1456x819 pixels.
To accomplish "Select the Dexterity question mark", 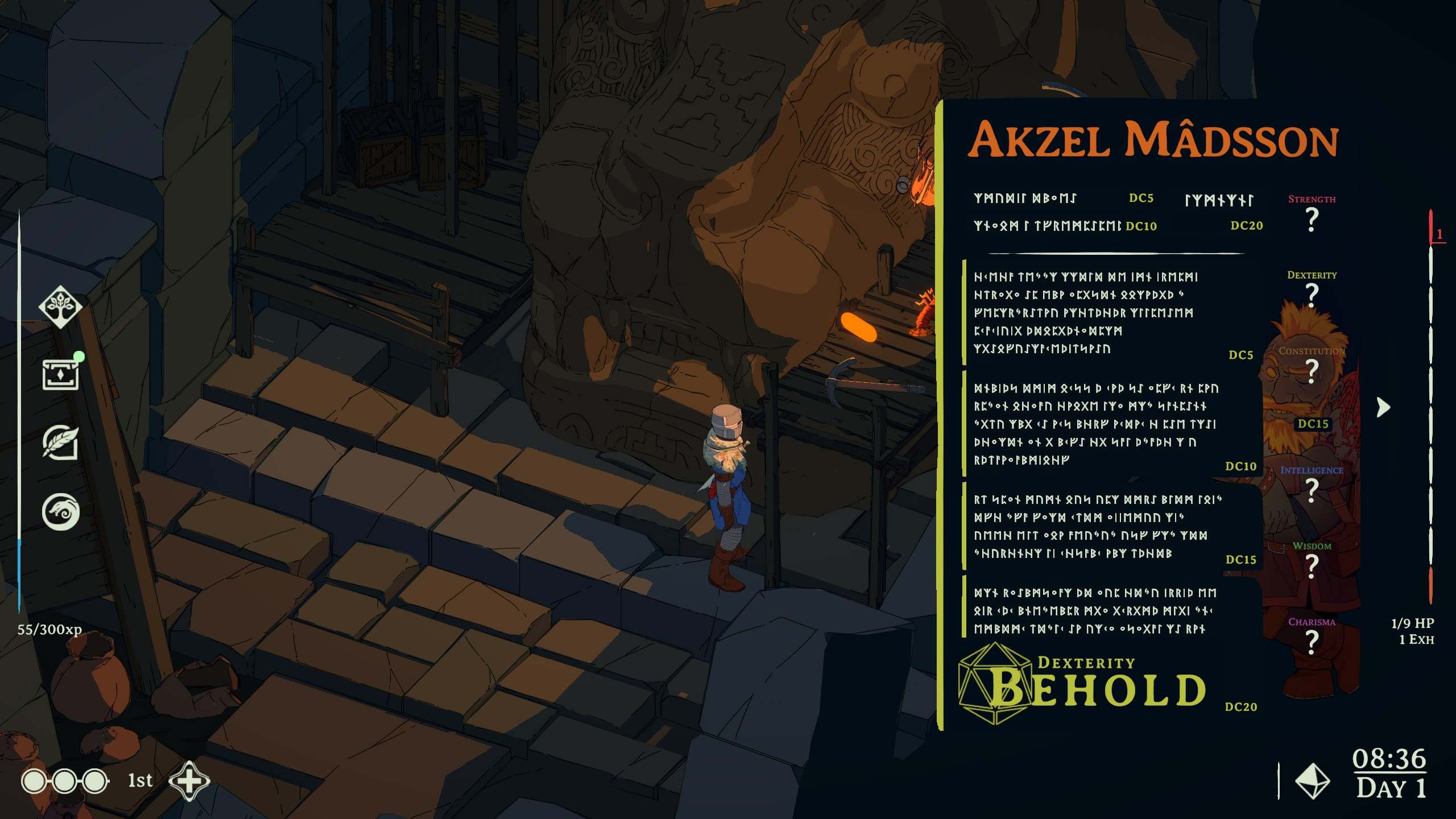I will coord(1312,295).
